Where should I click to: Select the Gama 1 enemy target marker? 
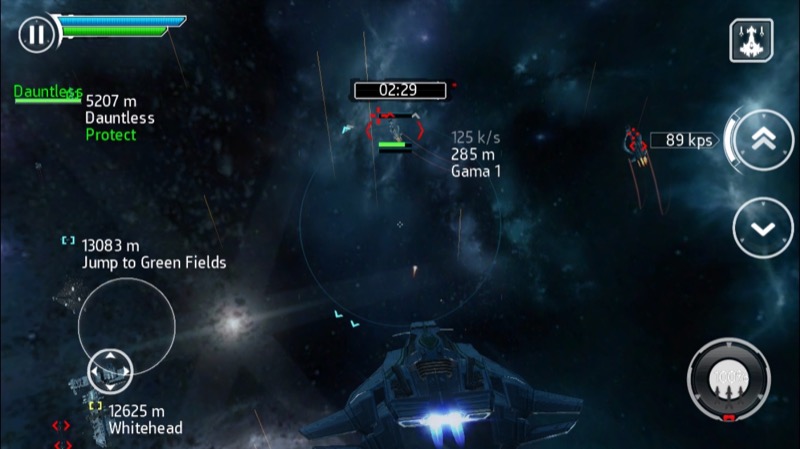[394, 127]
